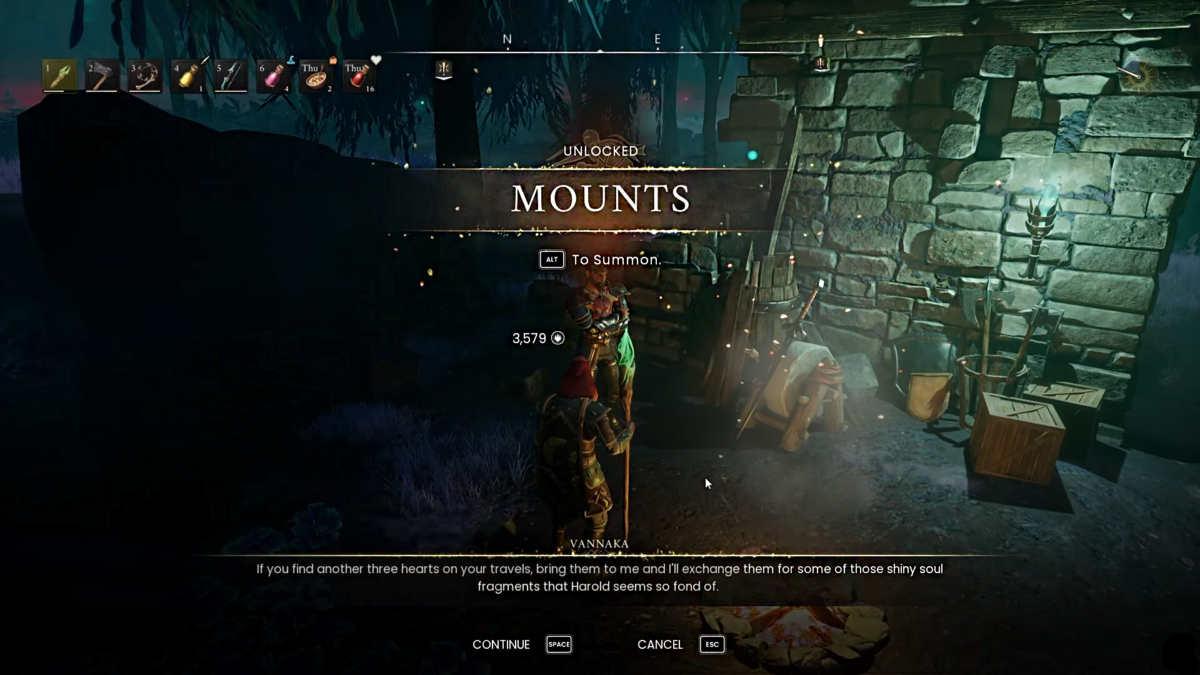1200x675 pixels.
Task: Select the bow in hotbar slot 5
Action: point(230,76)
